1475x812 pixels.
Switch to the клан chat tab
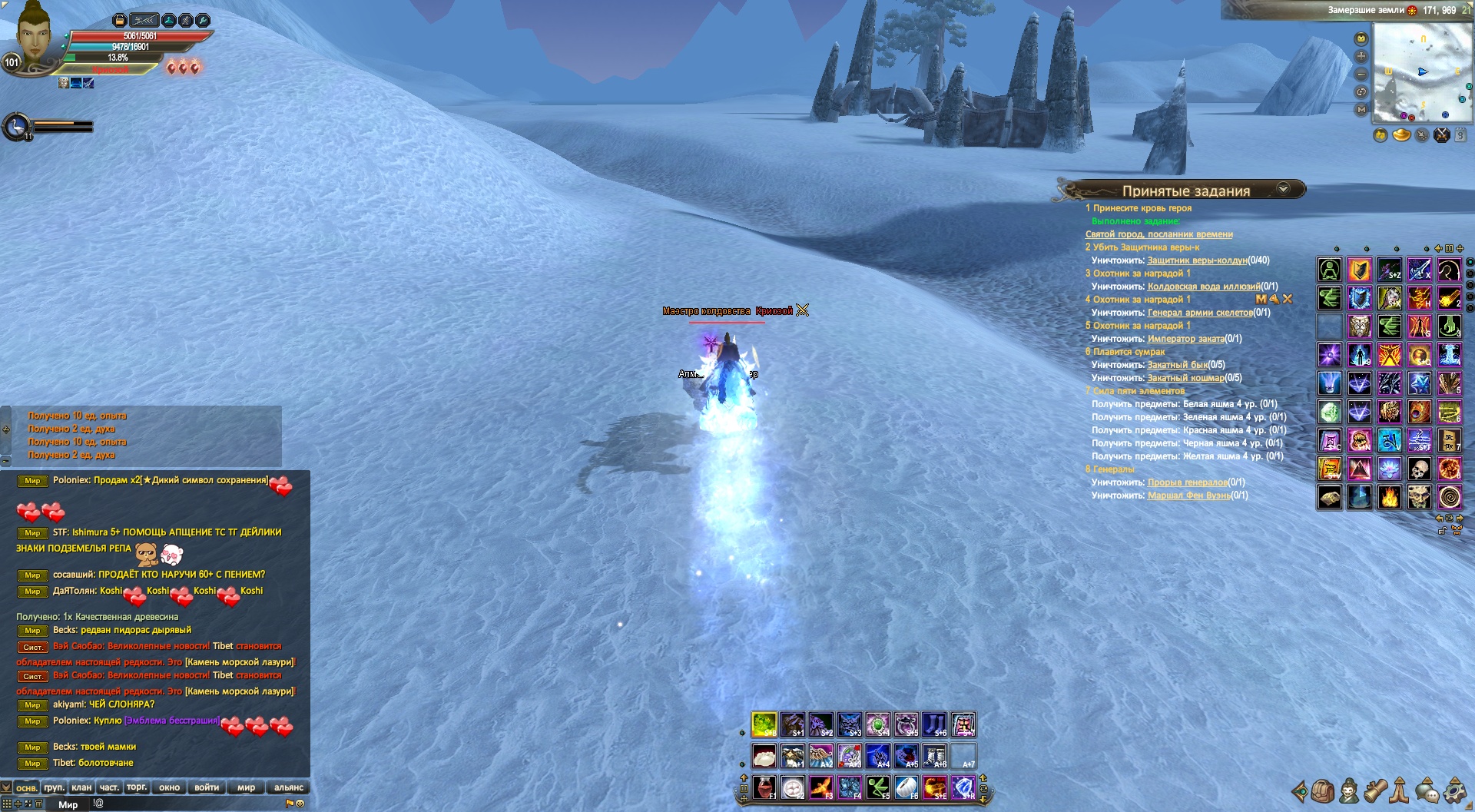point(81,787)
